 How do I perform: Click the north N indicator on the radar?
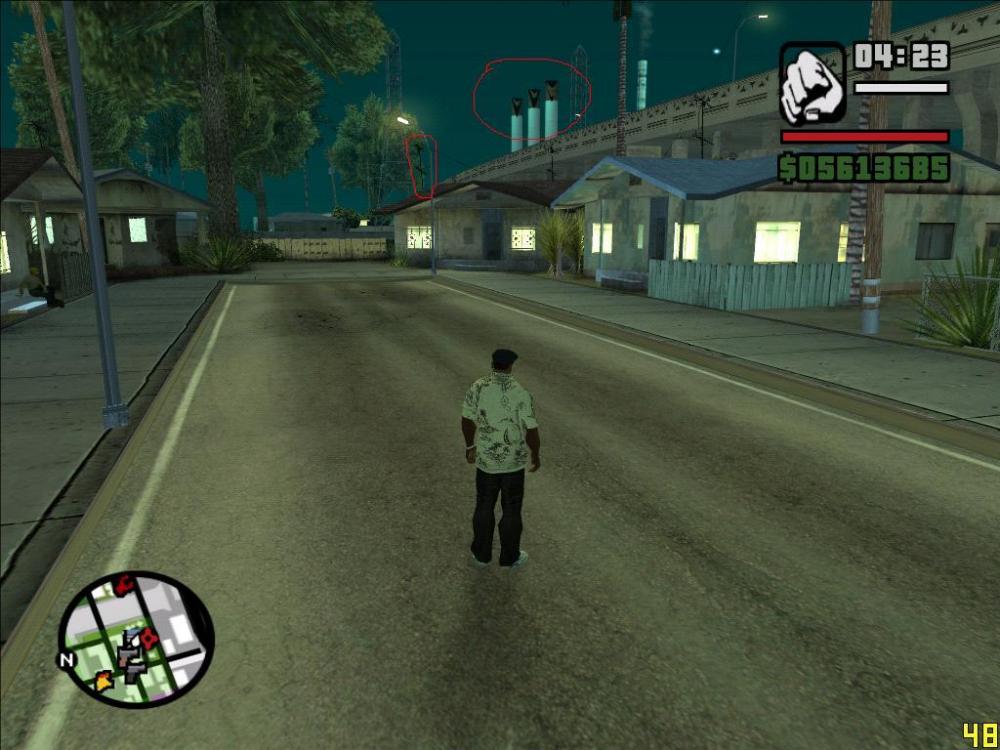67,660
